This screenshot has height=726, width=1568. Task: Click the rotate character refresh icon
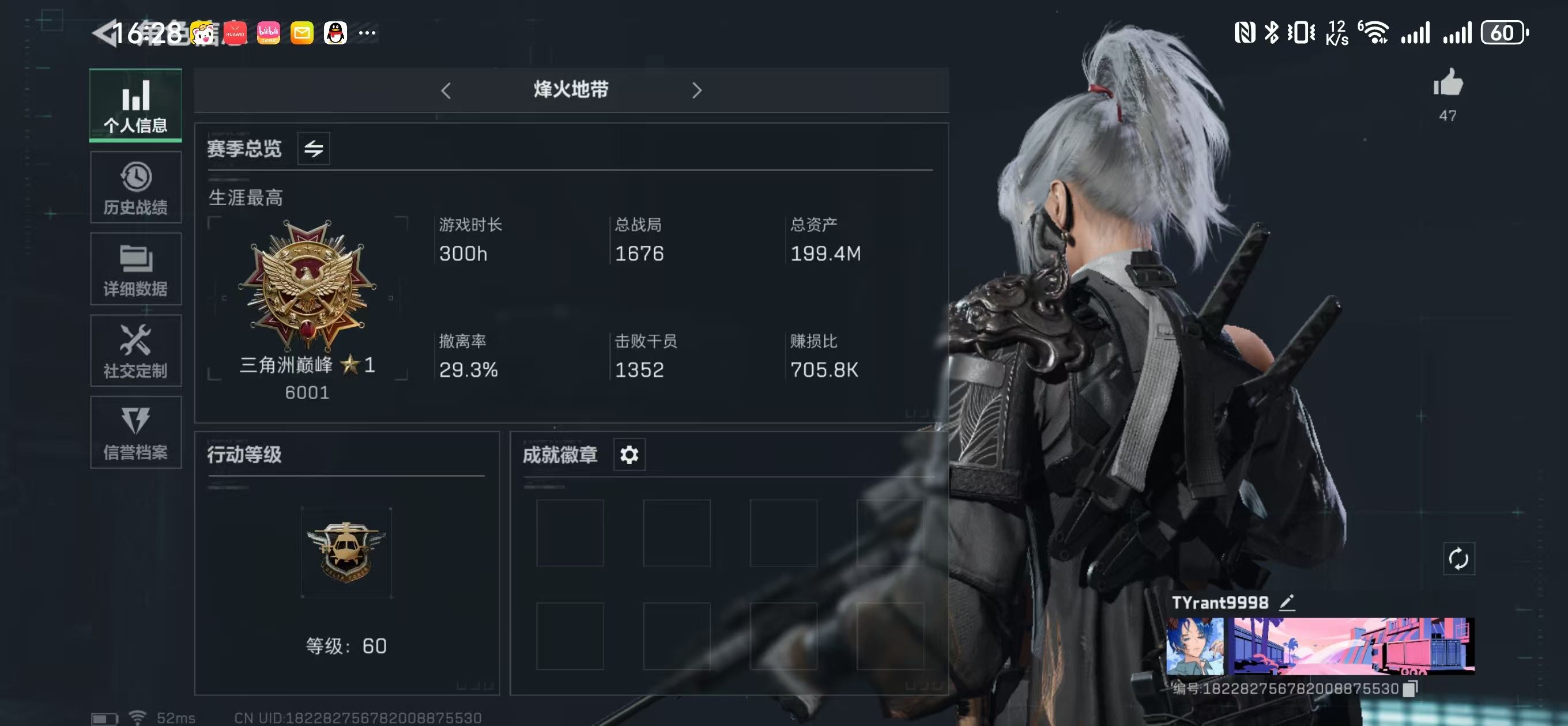(x=1458, y=559)
